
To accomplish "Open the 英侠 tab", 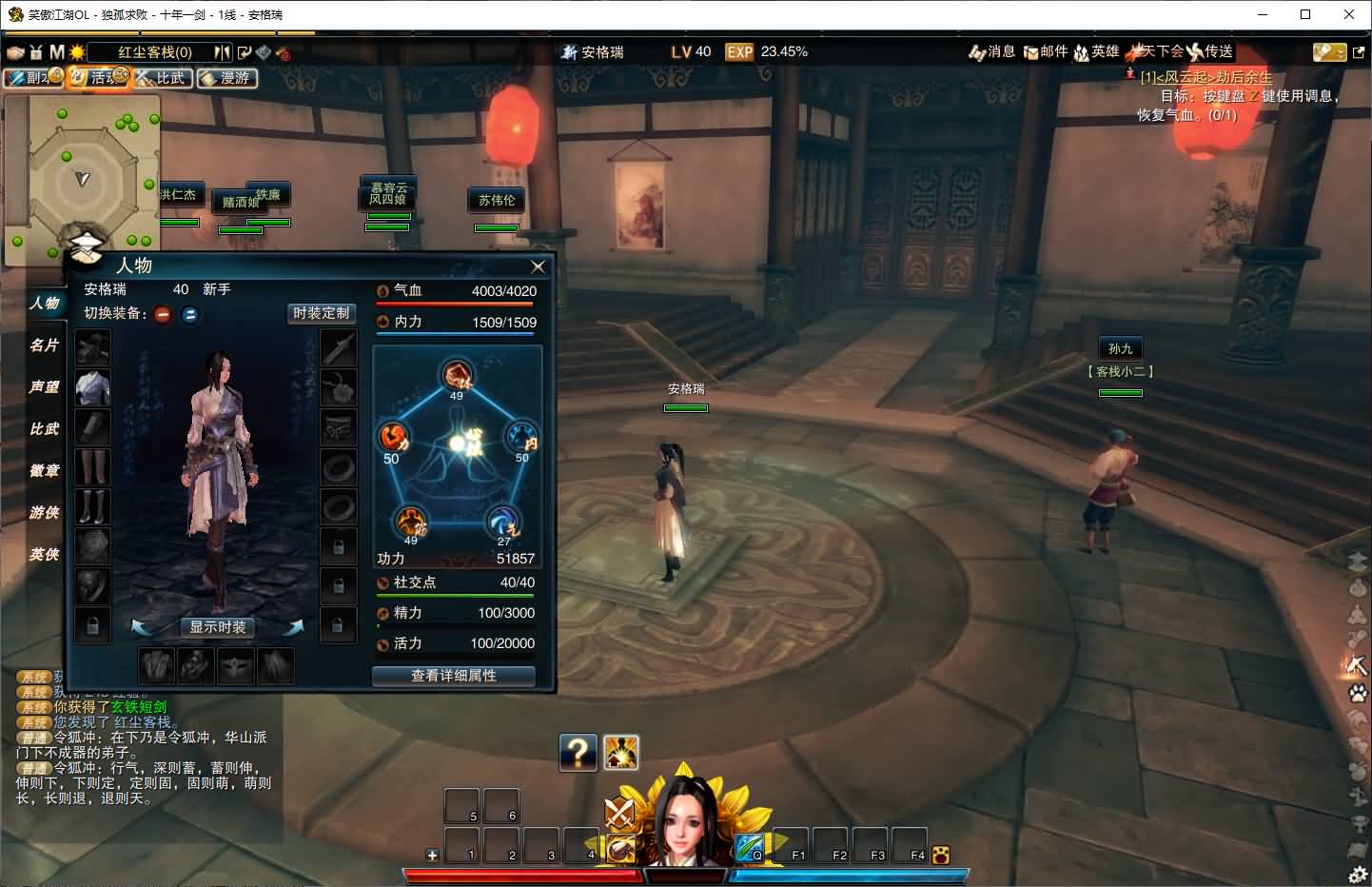I will pyautogui.click(x=44, y=555).
